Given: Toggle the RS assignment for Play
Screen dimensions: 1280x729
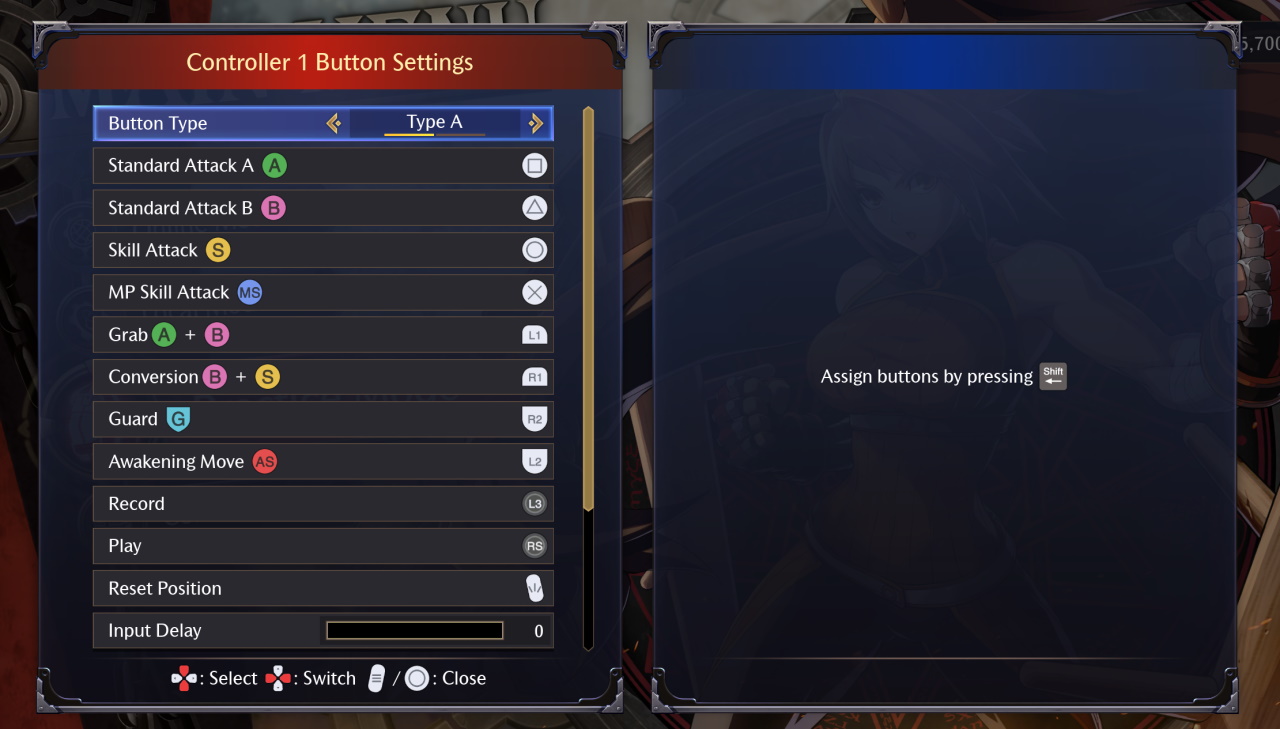Looking at the screenshot, I should (534, 546).
